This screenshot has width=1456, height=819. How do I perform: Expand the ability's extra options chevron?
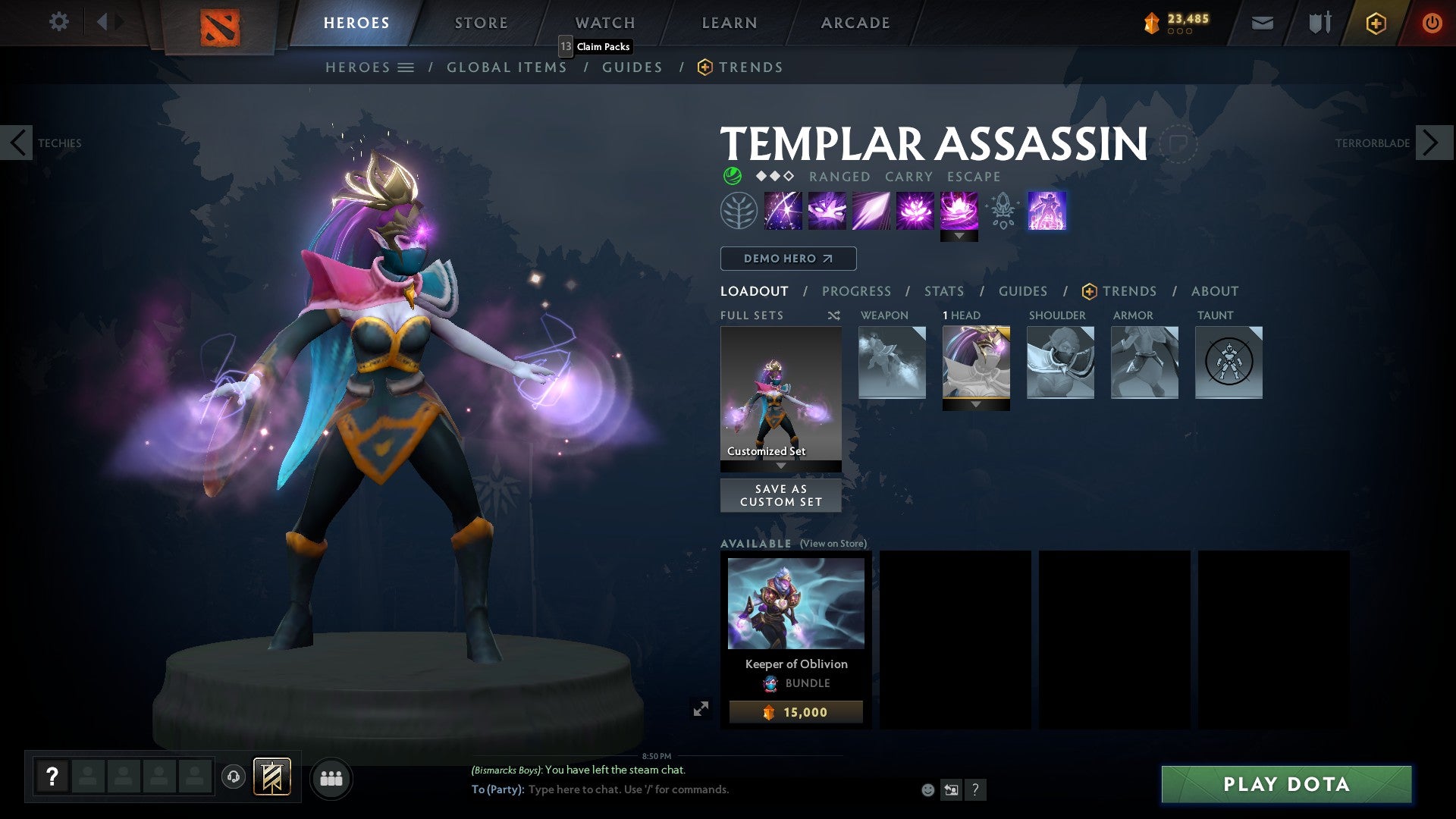click(960, 236)
